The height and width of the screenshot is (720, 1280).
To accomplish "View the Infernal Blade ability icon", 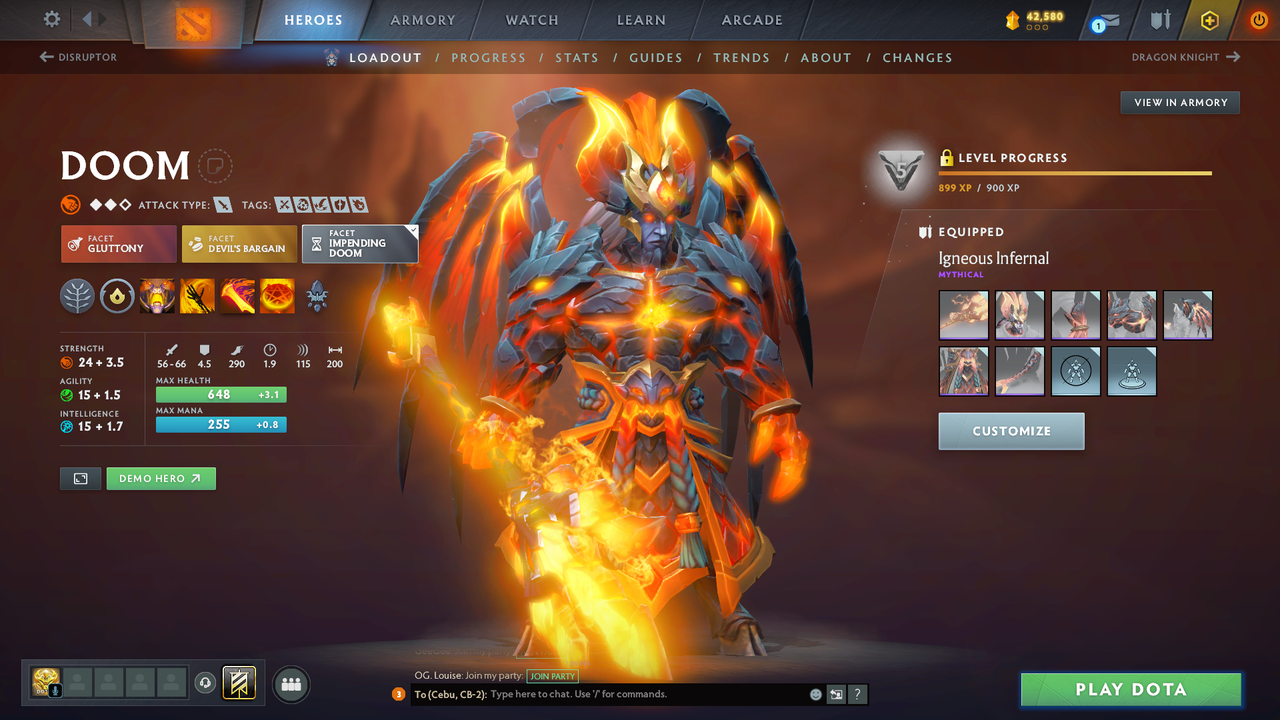I will tap(237, 296).
